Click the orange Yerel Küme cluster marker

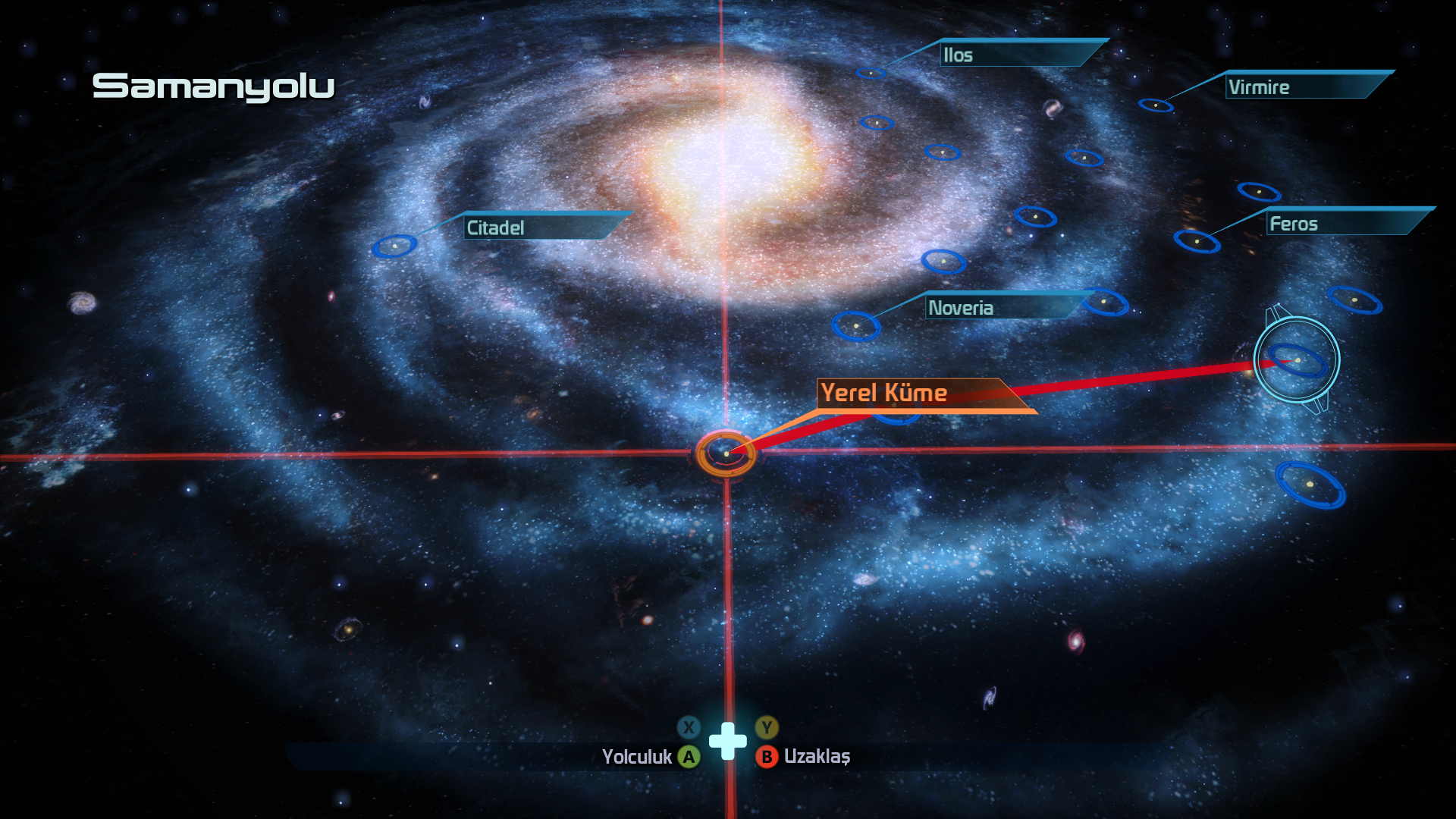pyautogui.click(x=726, y=453)
